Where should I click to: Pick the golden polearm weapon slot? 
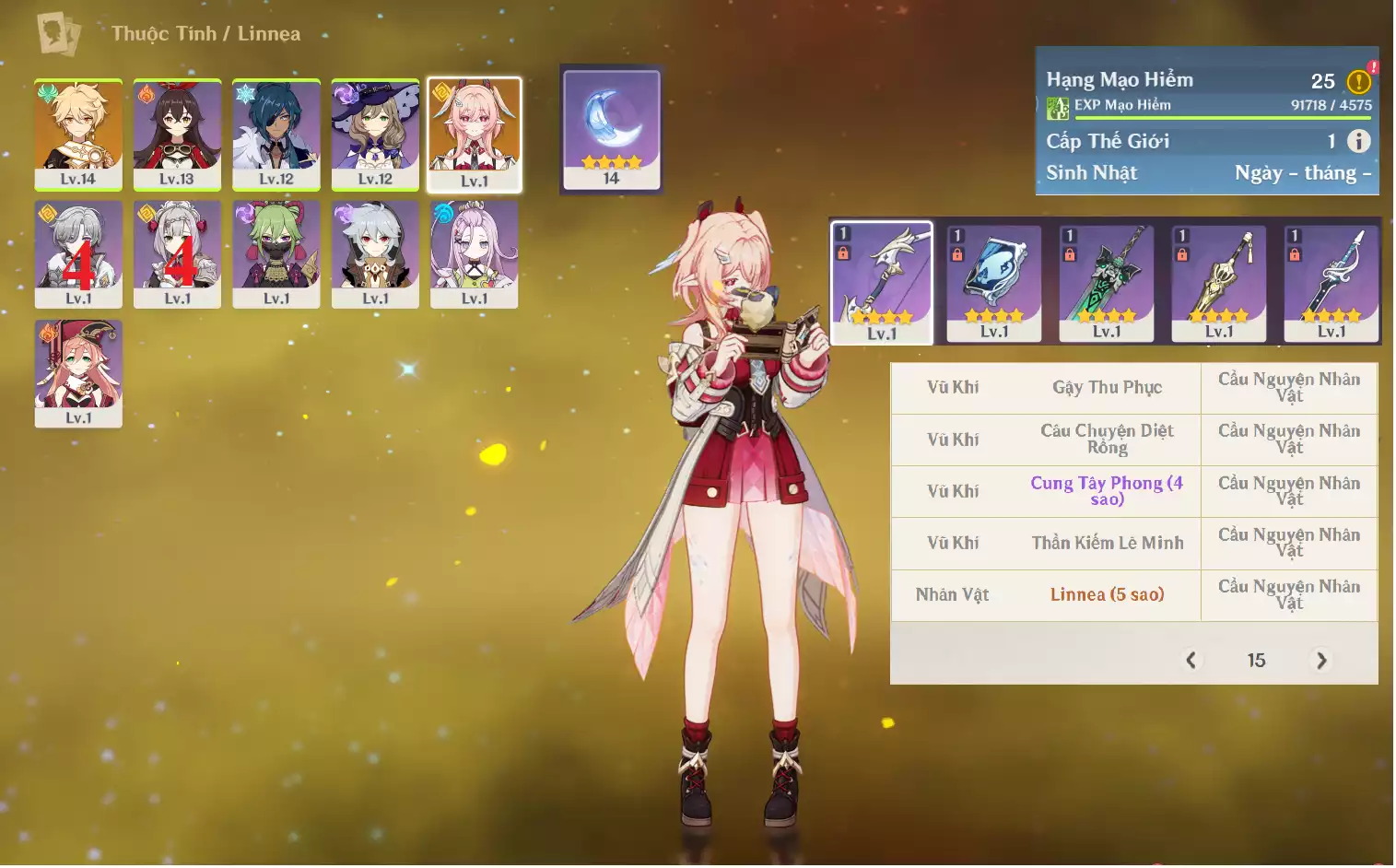click(x=1219, y=283)
